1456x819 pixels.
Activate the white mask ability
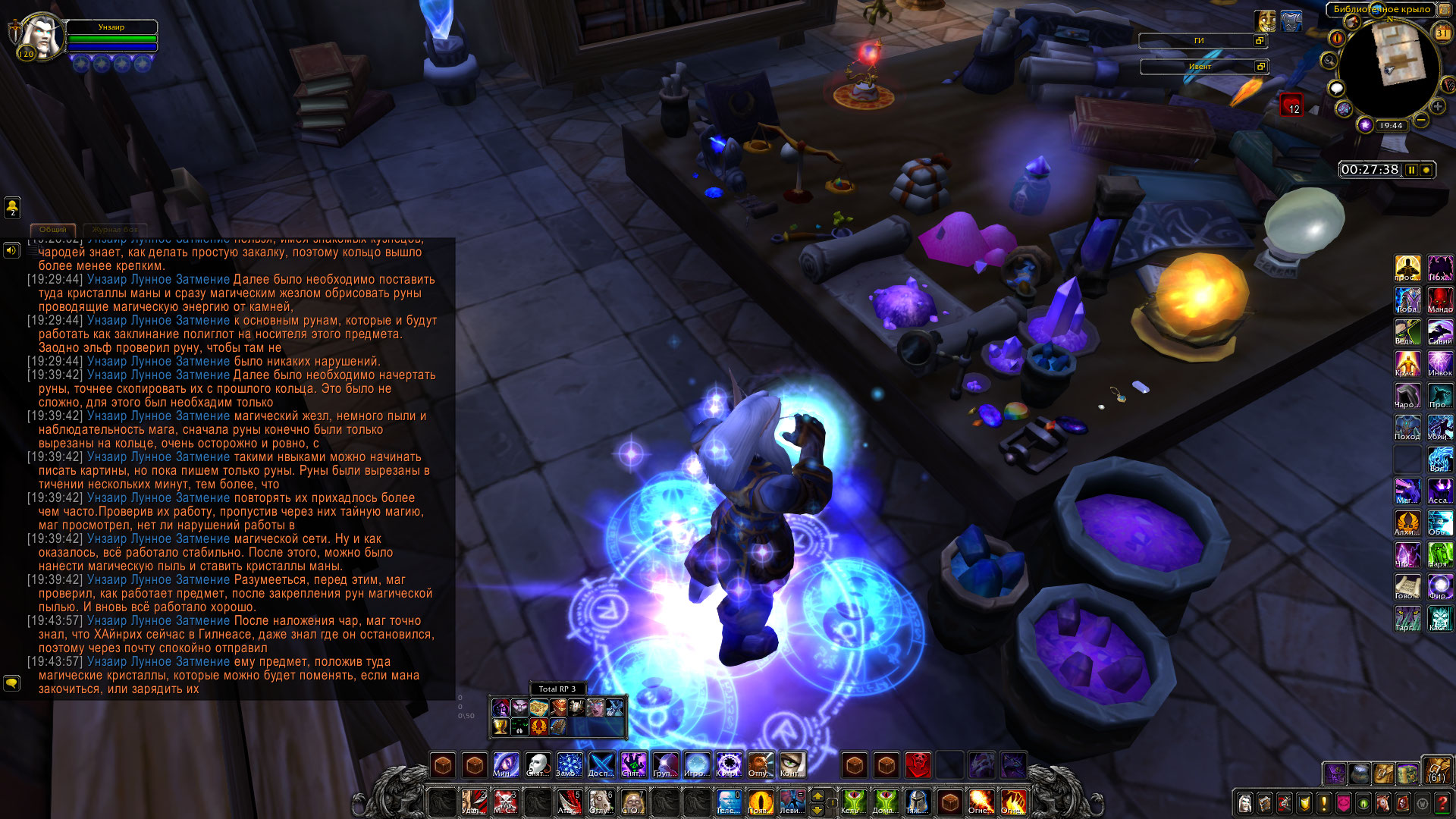point(538,764)
